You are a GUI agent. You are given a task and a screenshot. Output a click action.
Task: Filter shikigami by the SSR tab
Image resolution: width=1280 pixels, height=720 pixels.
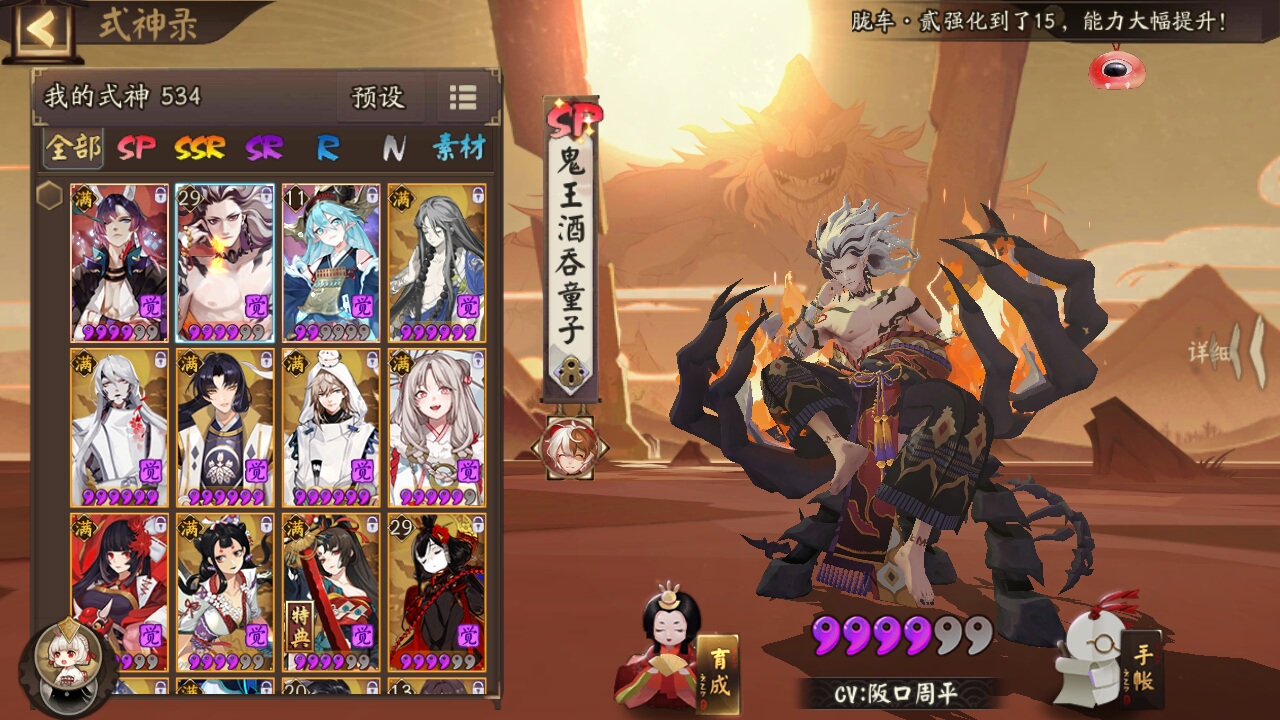click(200, 149)
